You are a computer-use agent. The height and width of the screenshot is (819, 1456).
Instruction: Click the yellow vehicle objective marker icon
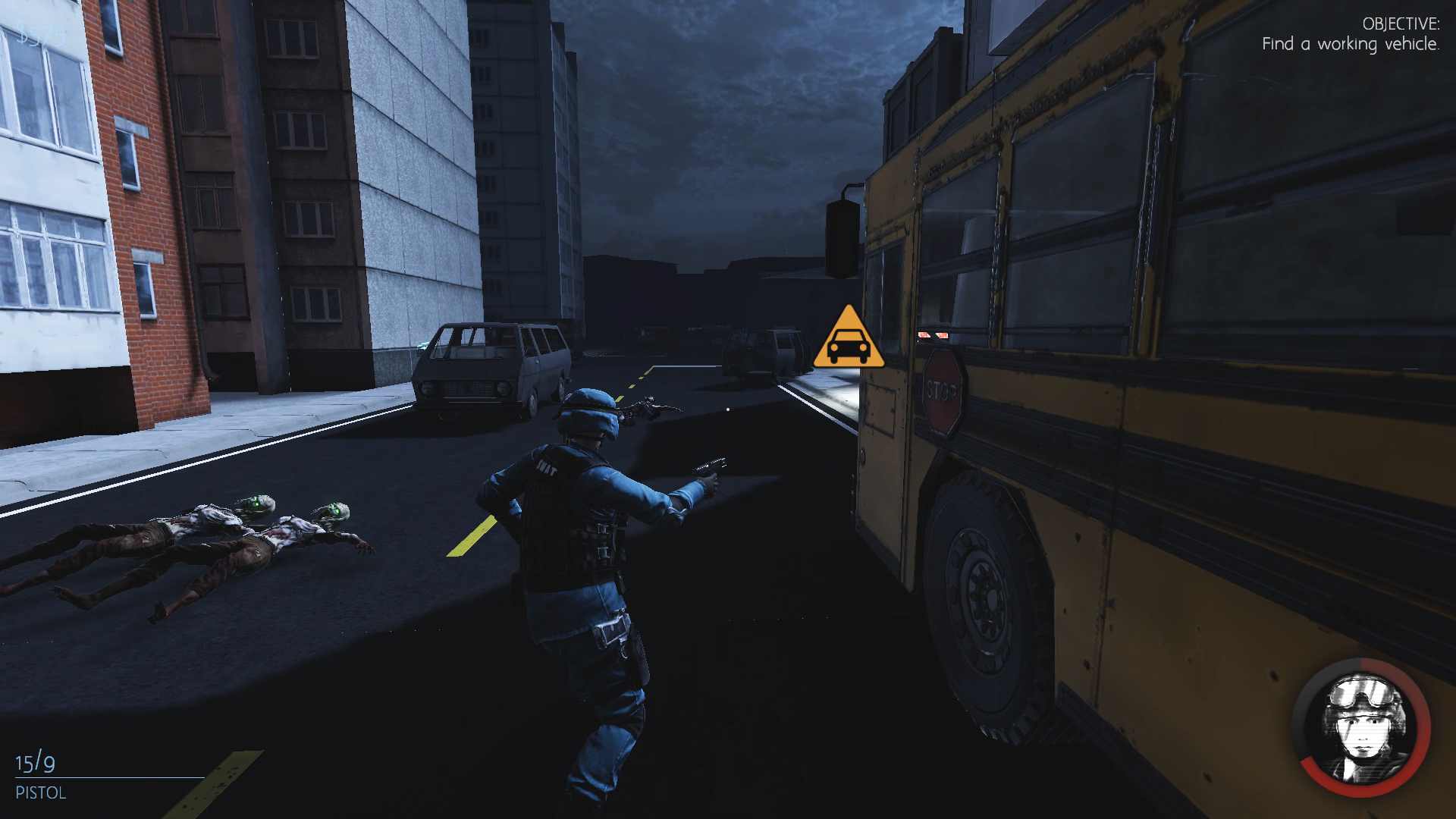coord(849,337)
